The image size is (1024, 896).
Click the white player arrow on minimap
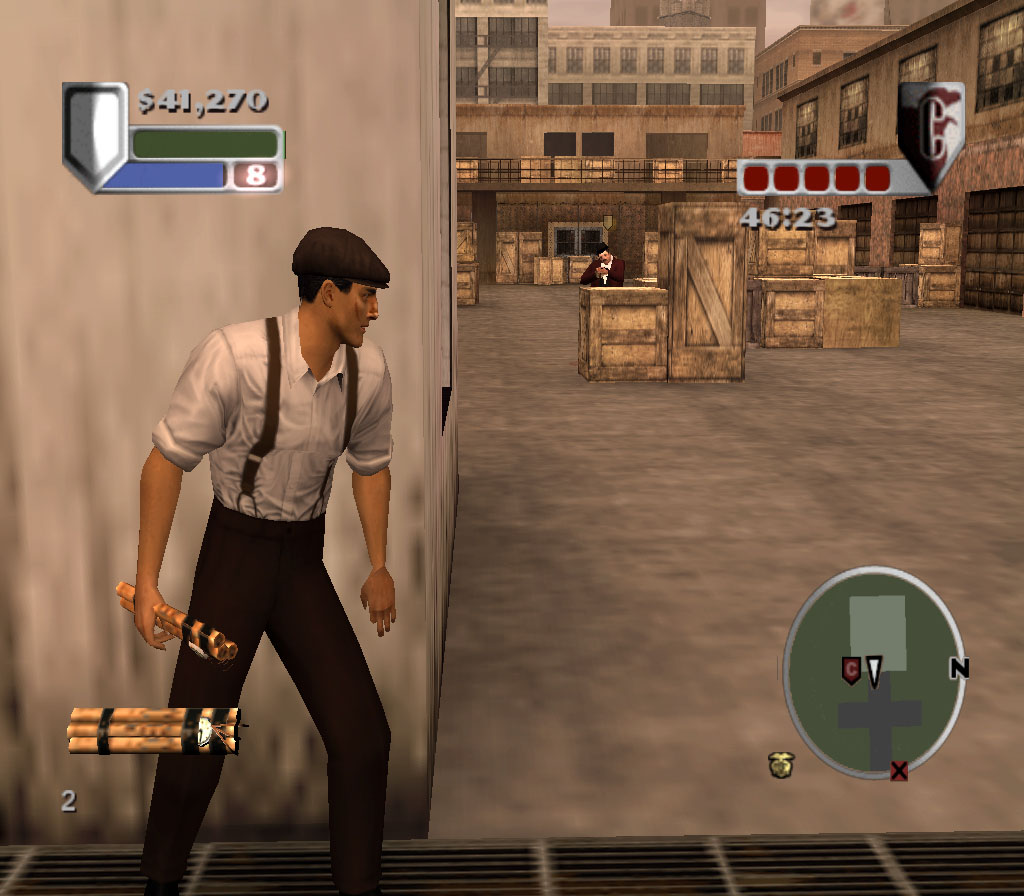[874, 672]
